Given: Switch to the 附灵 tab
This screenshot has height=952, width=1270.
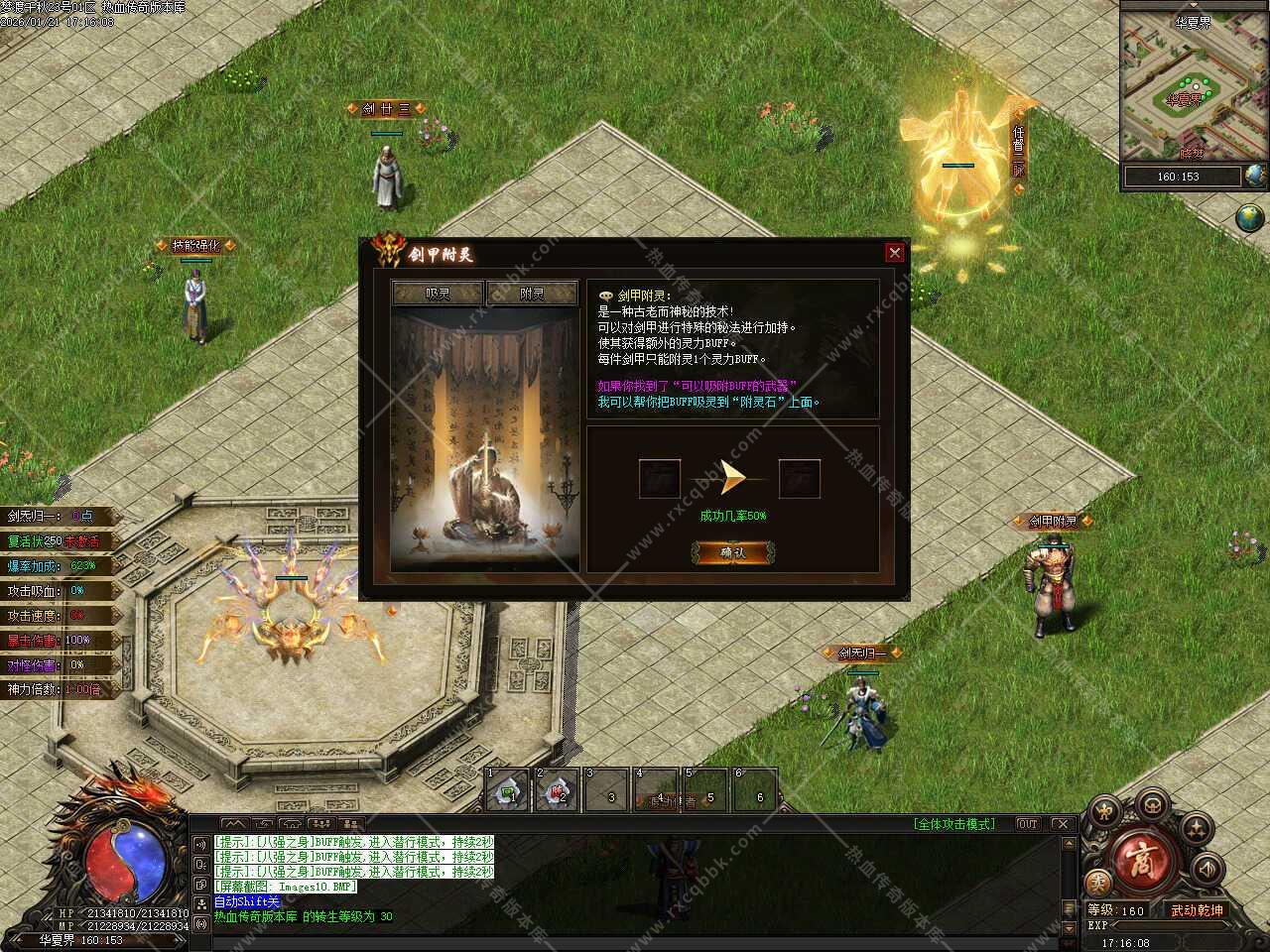Looking at the screenshot, I should pos(532,294).
